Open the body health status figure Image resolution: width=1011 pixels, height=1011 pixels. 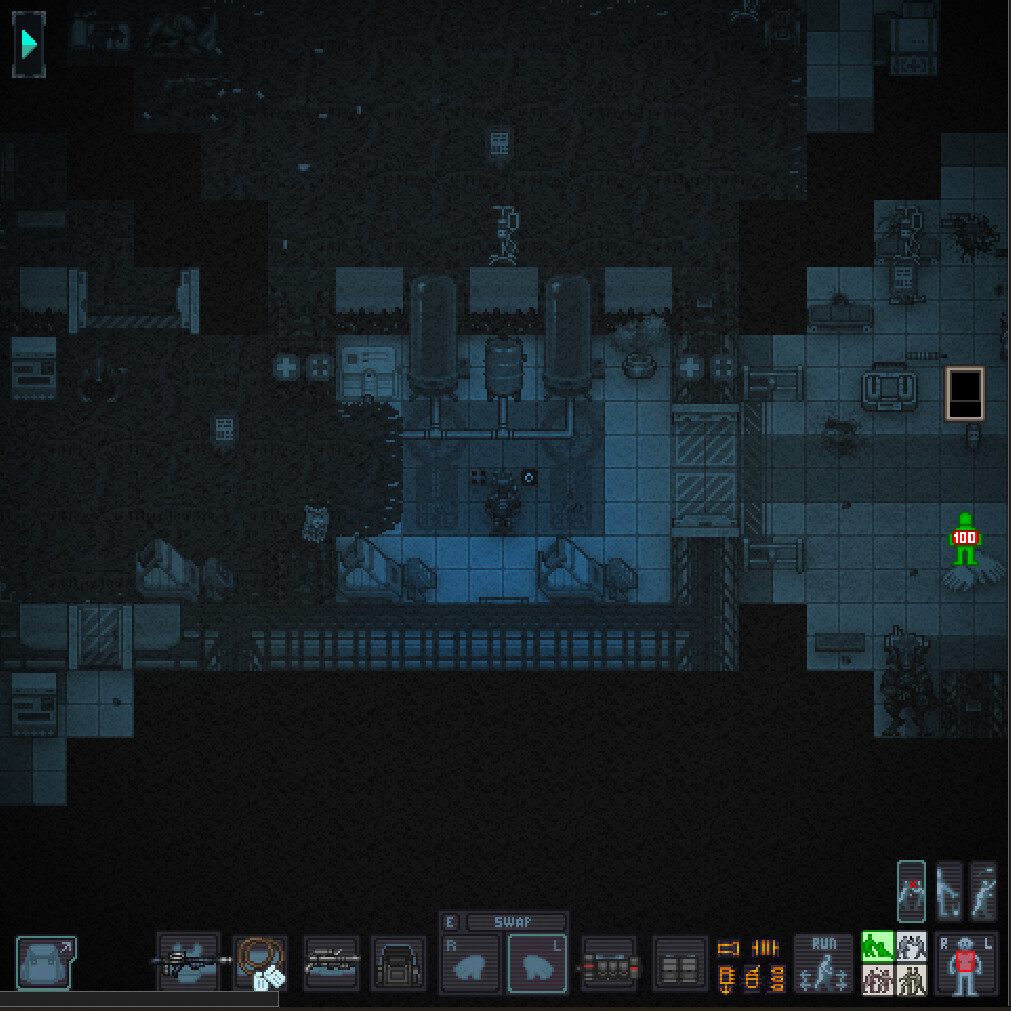click(965, 964)
